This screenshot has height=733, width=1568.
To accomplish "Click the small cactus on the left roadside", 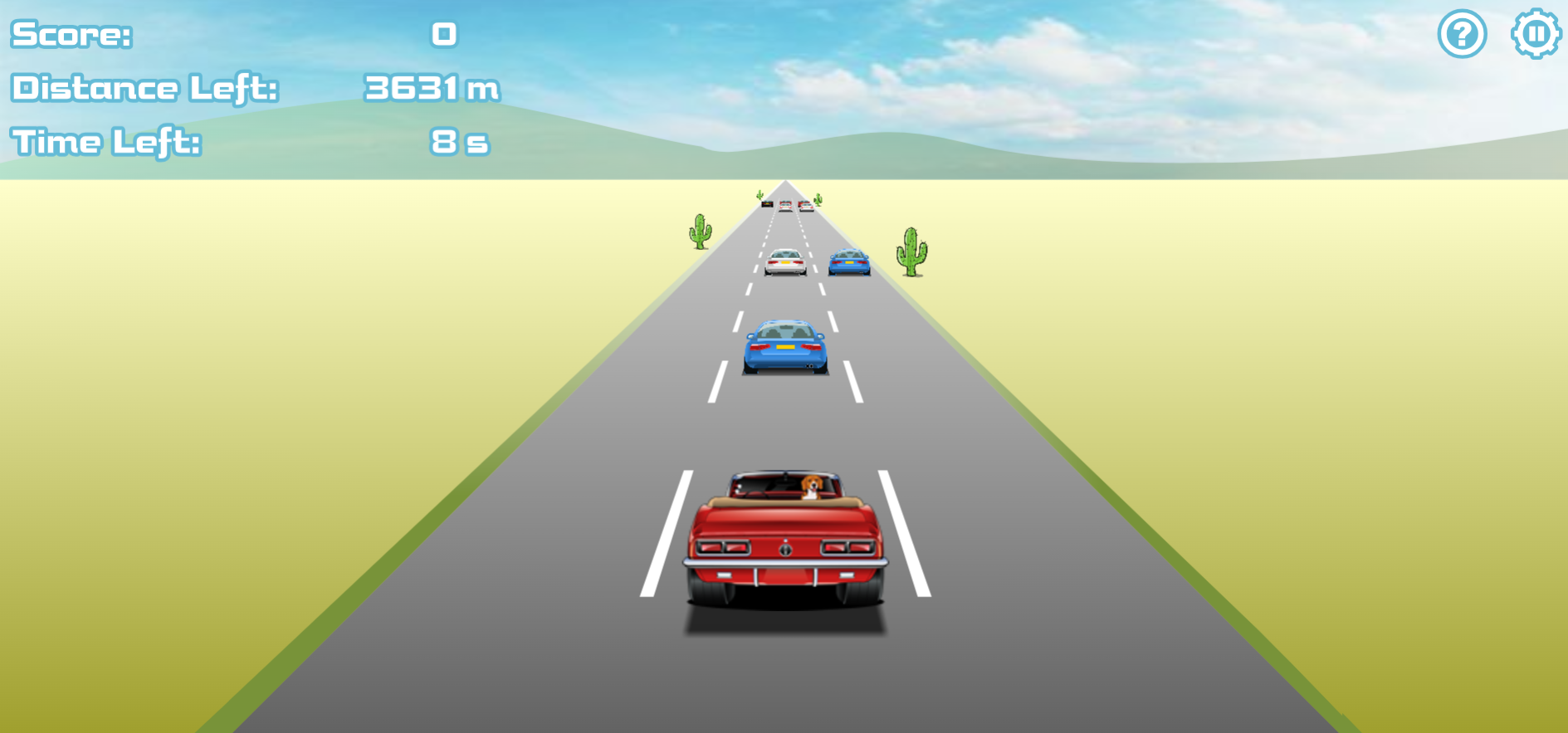I will (700, 230).
